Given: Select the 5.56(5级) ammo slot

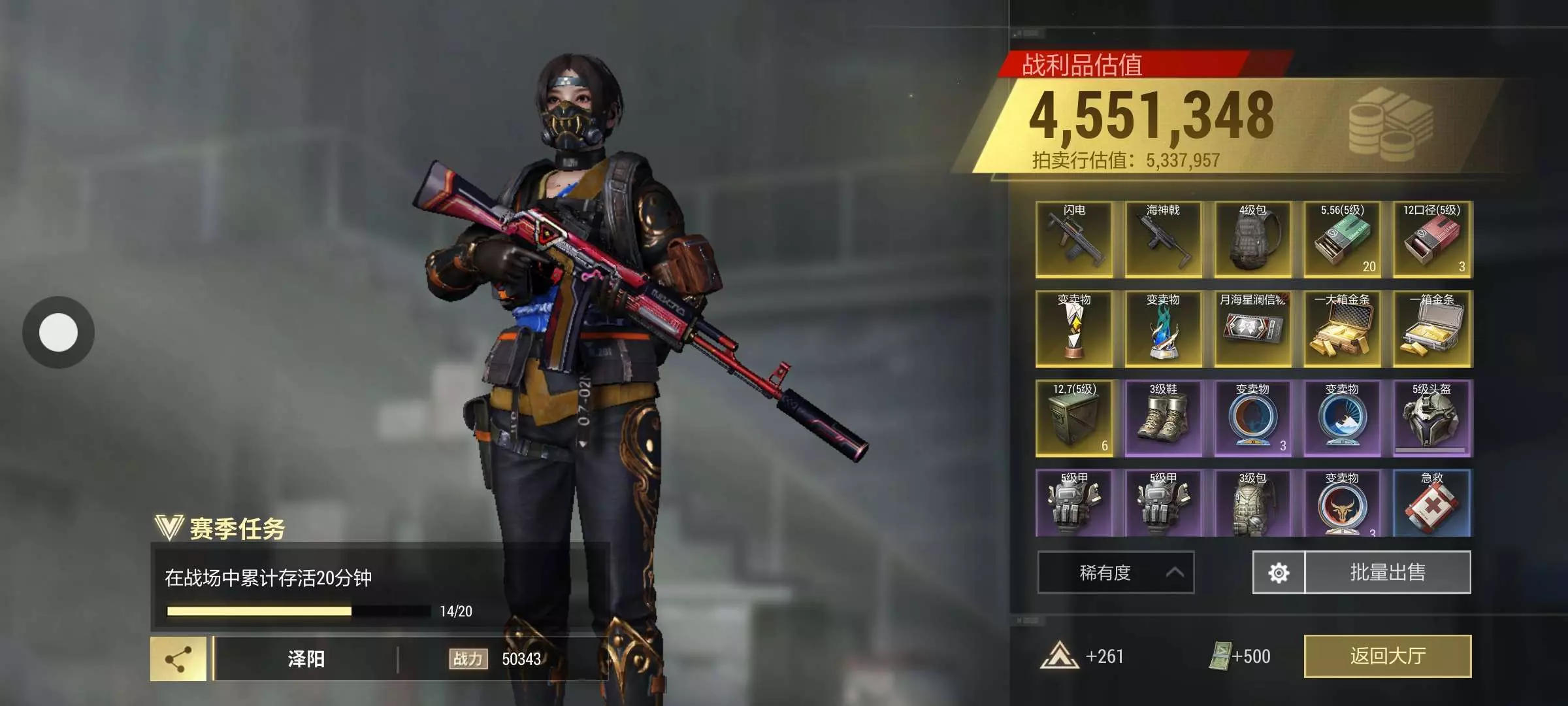Looking at the screenshot, I should pyautogui.click(x=1342, y=239).
